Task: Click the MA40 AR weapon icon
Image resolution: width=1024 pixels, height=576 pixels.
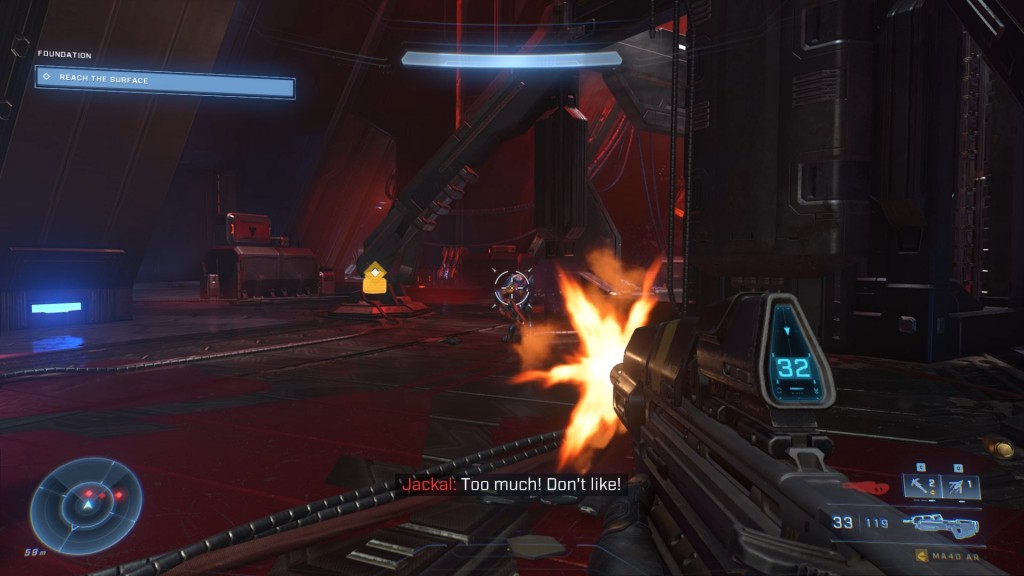Action: [941, 524]
